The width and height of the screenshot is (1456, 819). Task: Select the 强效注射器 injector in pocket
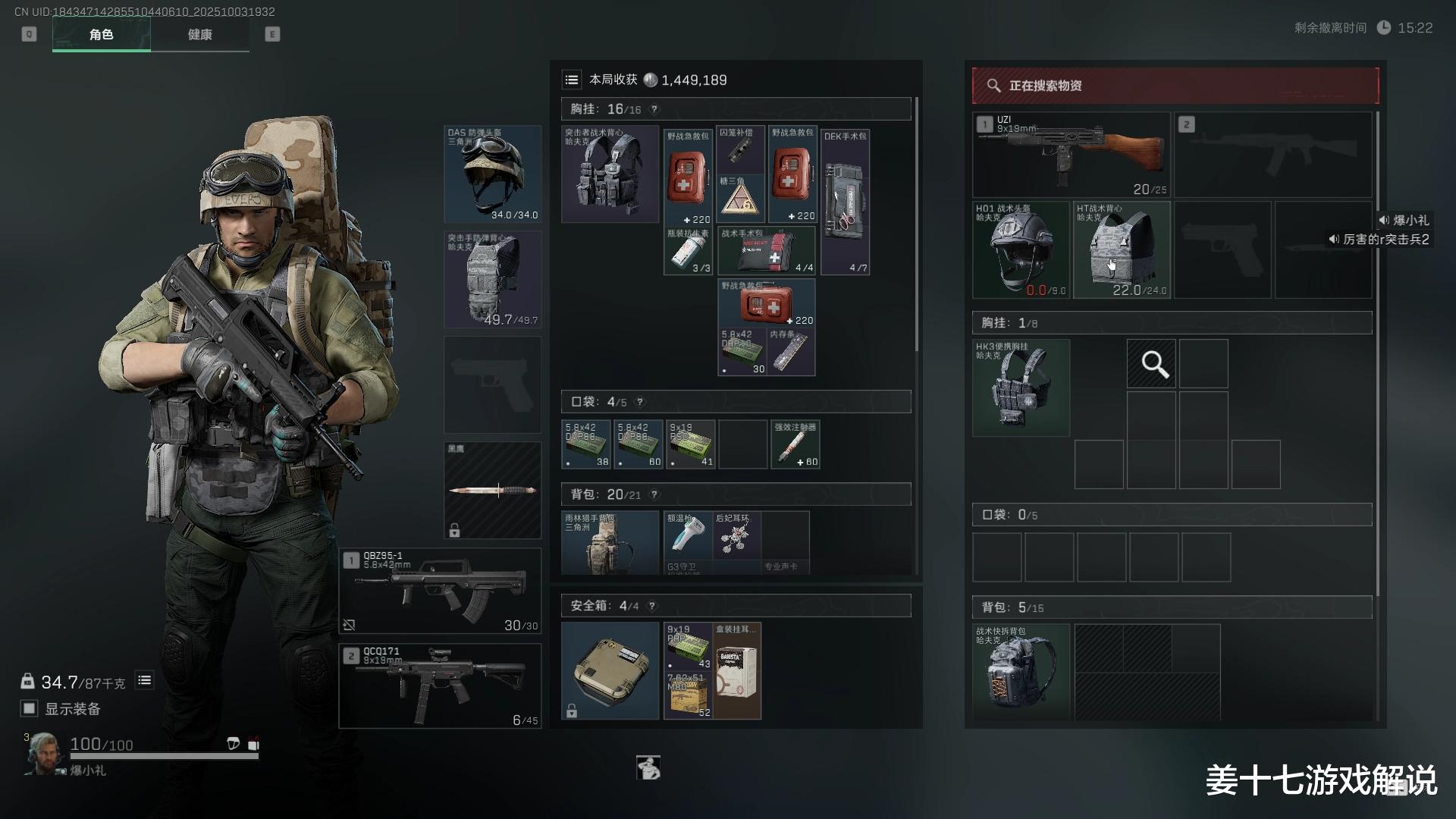[x=795, y=444]
